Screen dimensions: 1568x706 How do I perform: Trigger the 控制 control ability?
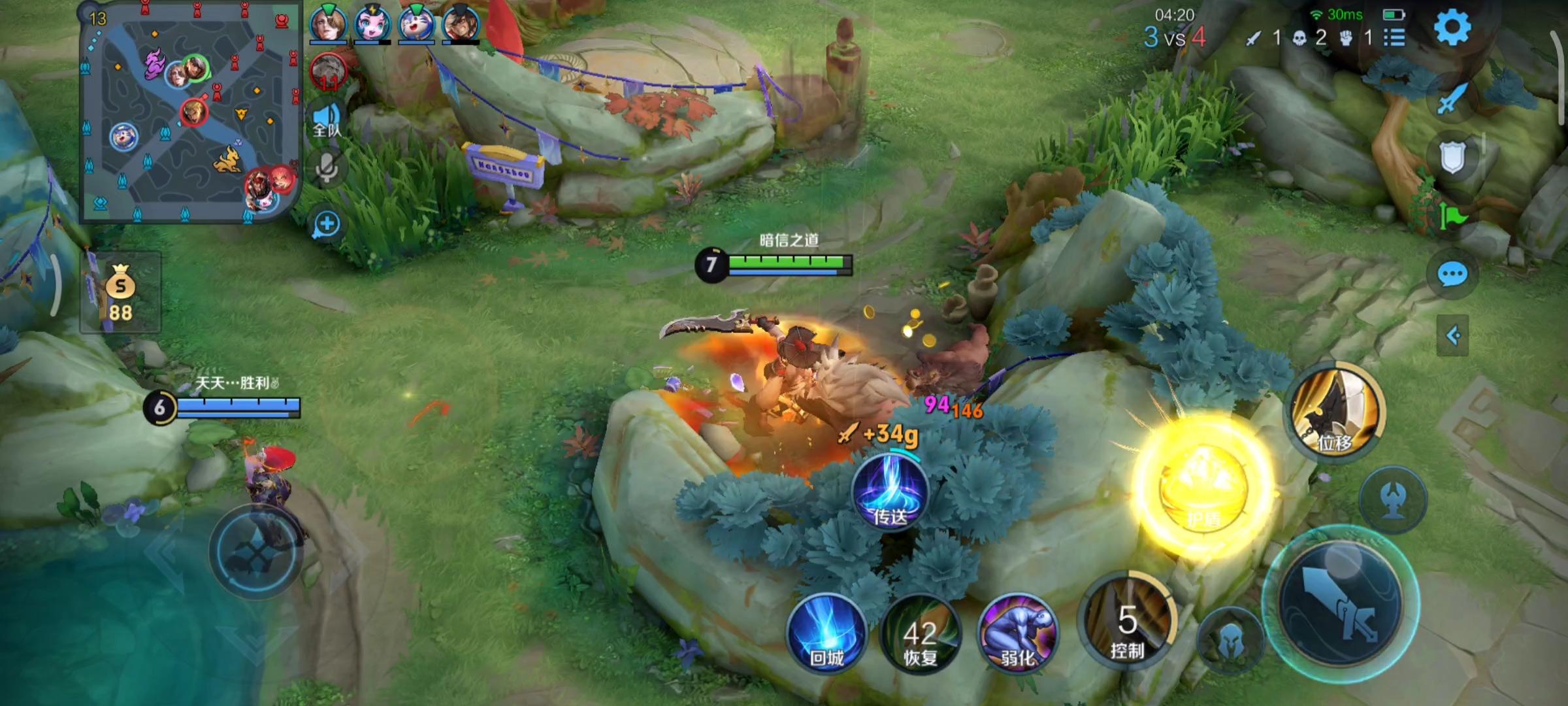(1127, 621)
